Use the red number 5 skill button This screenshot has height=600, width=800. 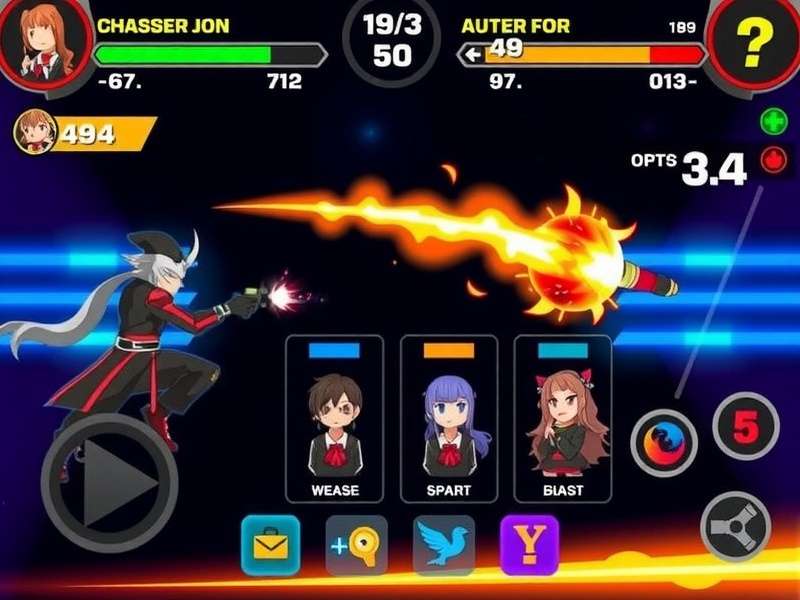tap(745, 427)
